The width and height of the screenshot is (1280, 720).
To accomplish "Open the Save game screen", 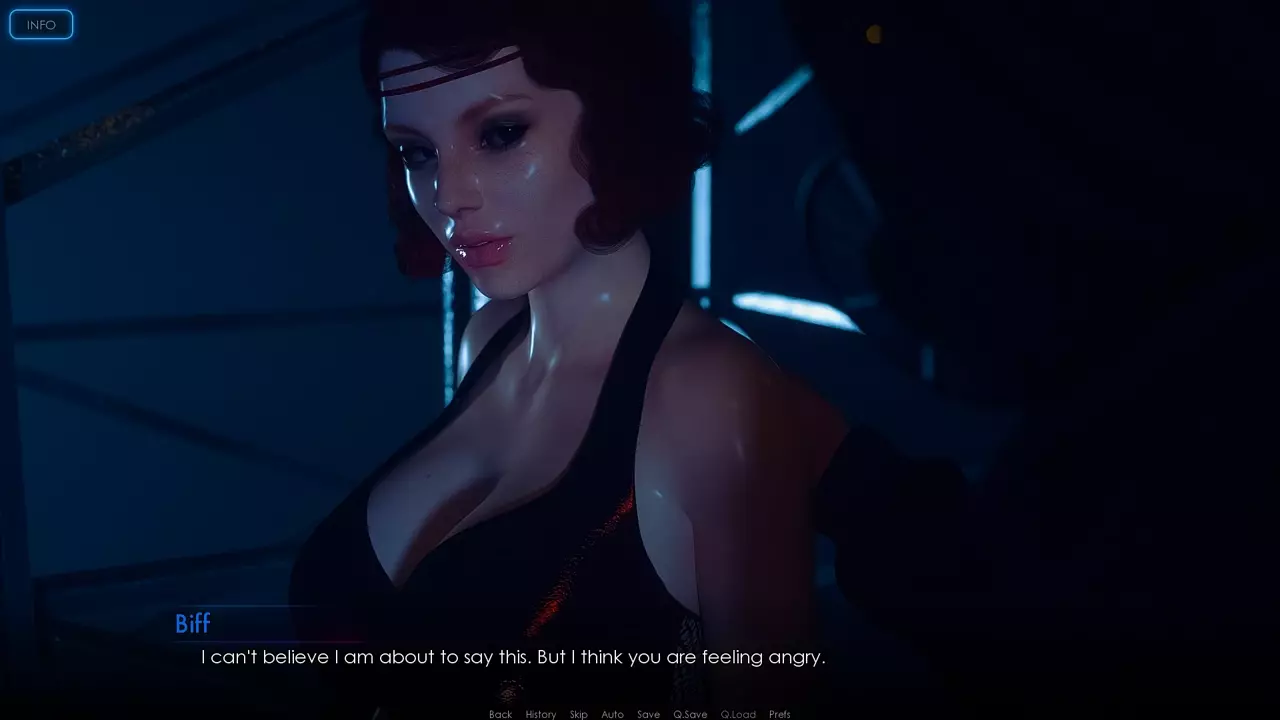I will (x=648, y=714).
